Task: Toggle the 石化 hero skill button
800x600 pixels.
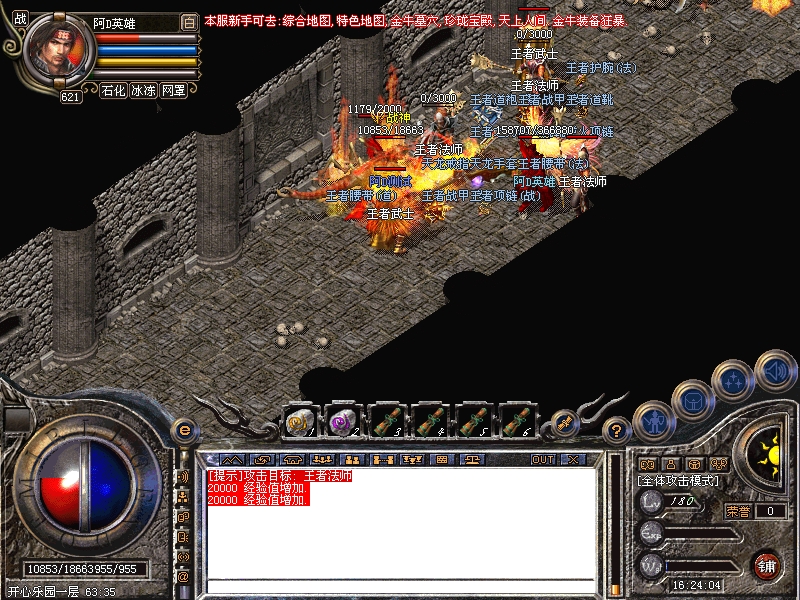Action: pyautogui.click(x=113, y=90)
